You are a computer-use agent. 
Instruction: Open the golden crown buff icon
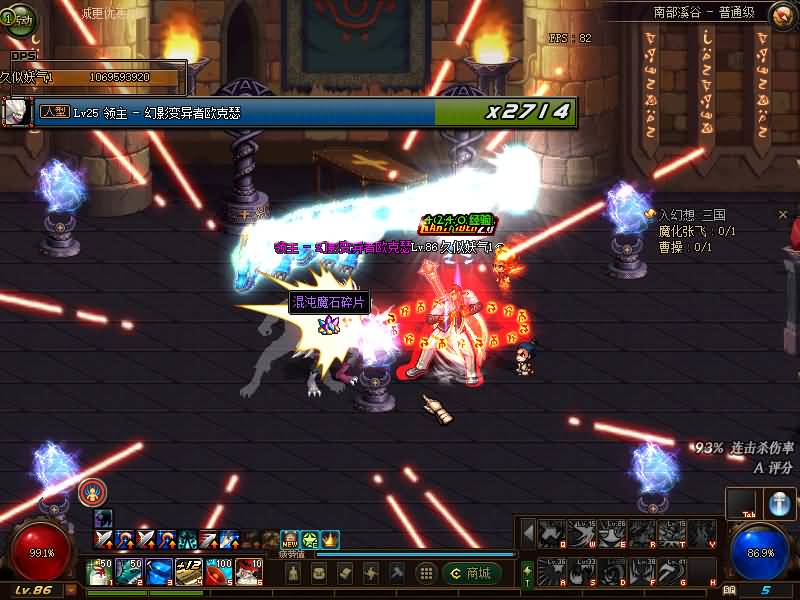[330, 540]
